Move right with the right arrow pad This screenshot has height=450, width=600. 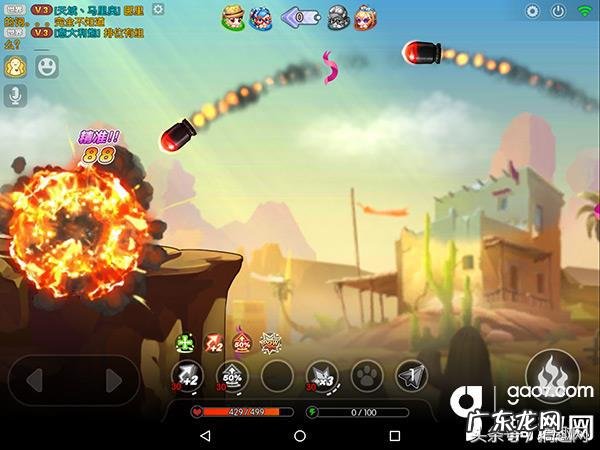pyautogui.click(x=112, y=380)
